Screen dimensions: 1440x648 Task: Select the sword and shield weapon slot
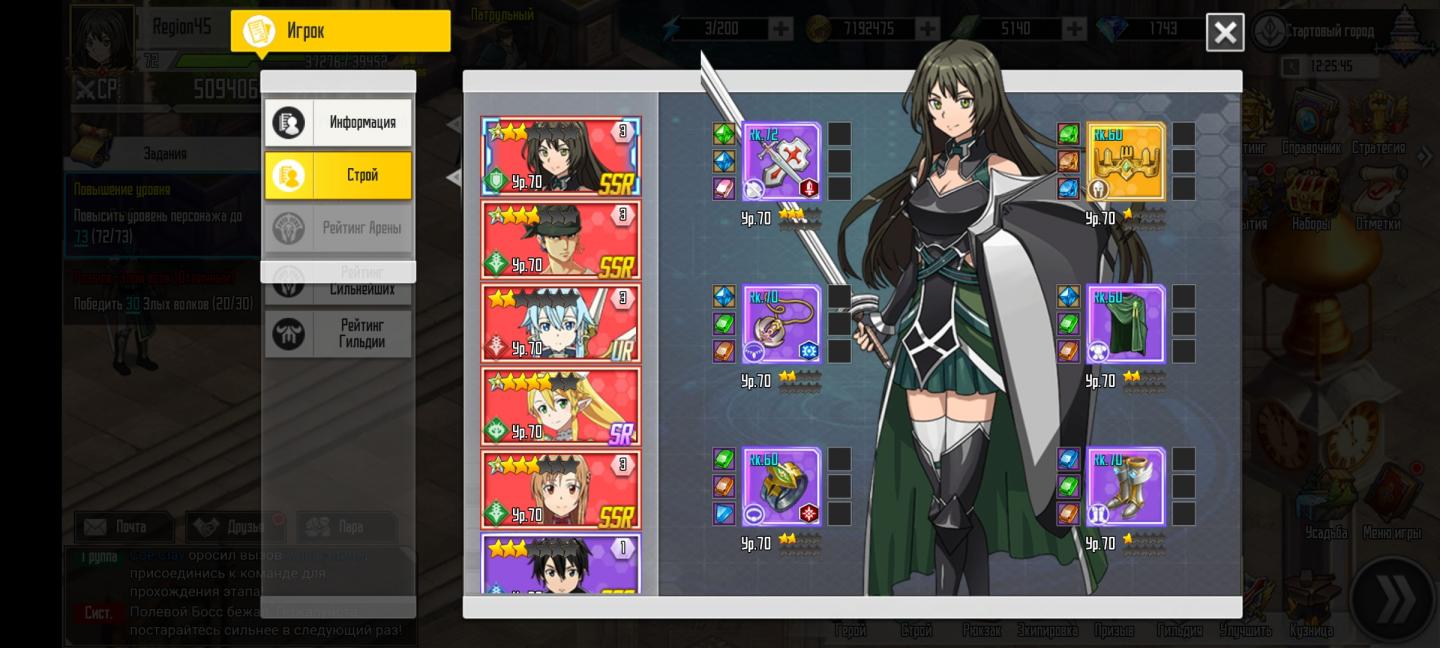click(x=781, y=162)
